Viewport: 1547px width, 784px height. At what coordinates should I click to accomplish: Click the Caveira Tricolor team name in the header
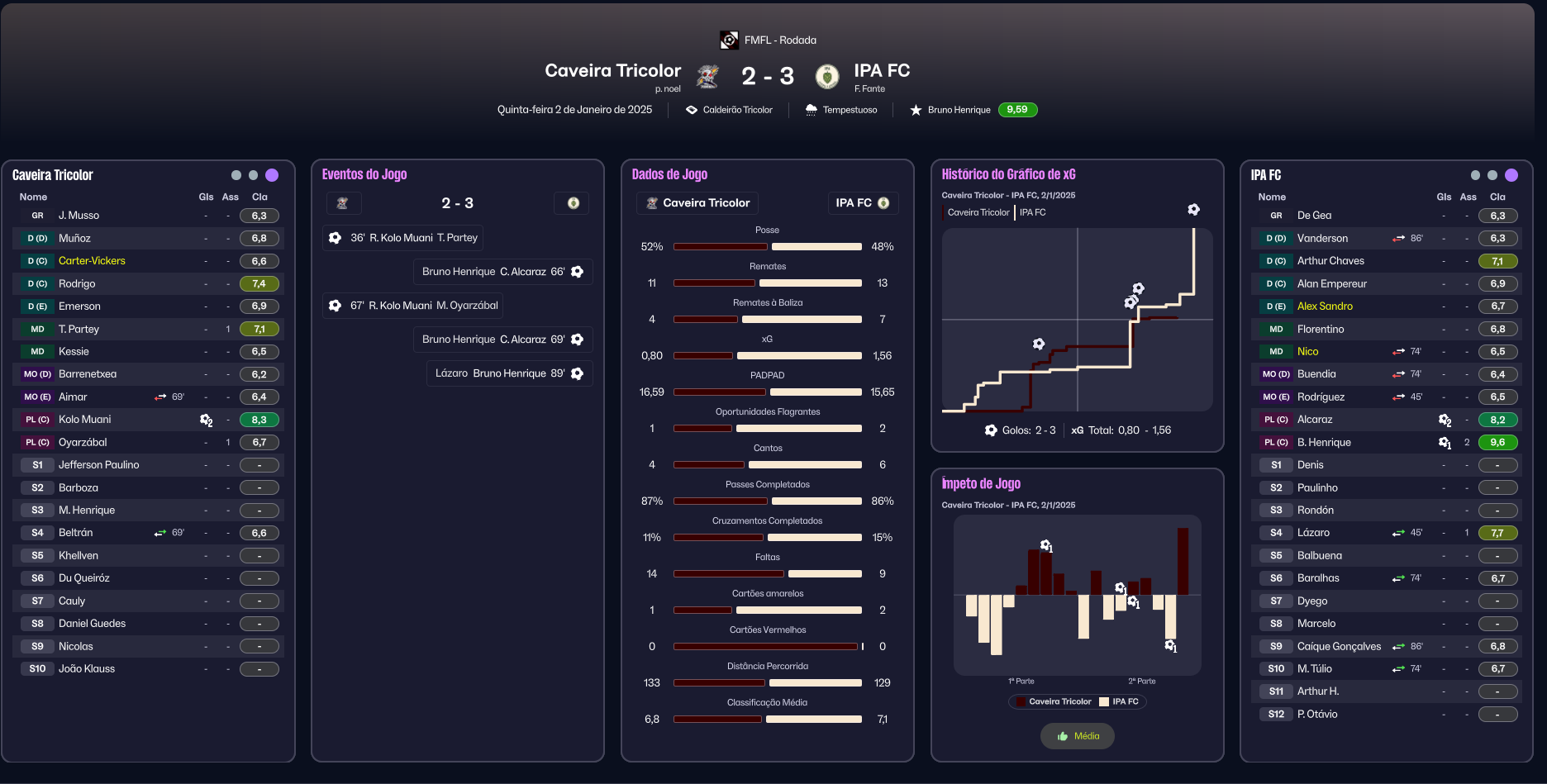click(612, 71)
